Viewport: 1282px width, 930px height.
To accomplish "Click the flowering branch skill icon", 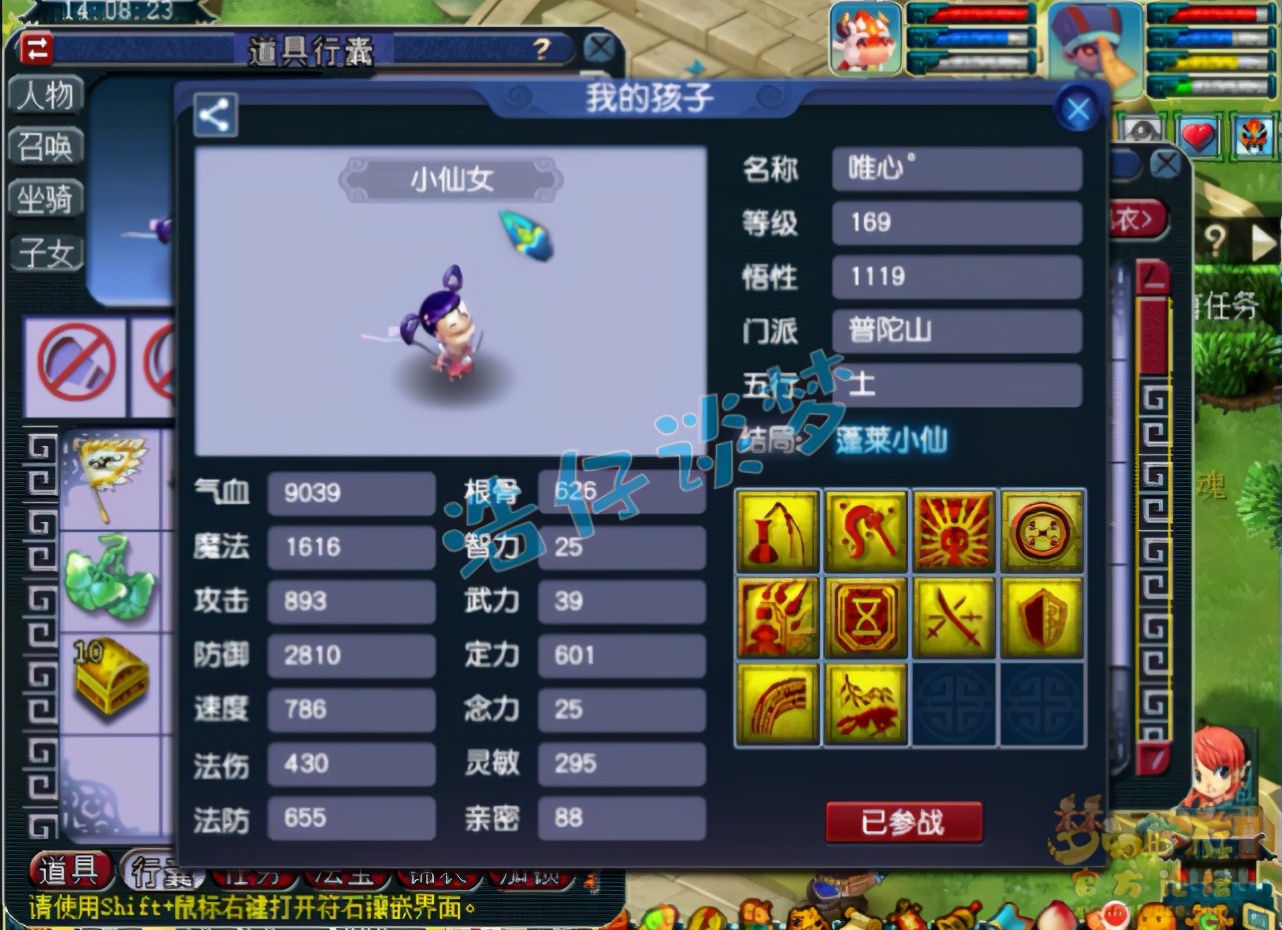I will tap(866, 703).
